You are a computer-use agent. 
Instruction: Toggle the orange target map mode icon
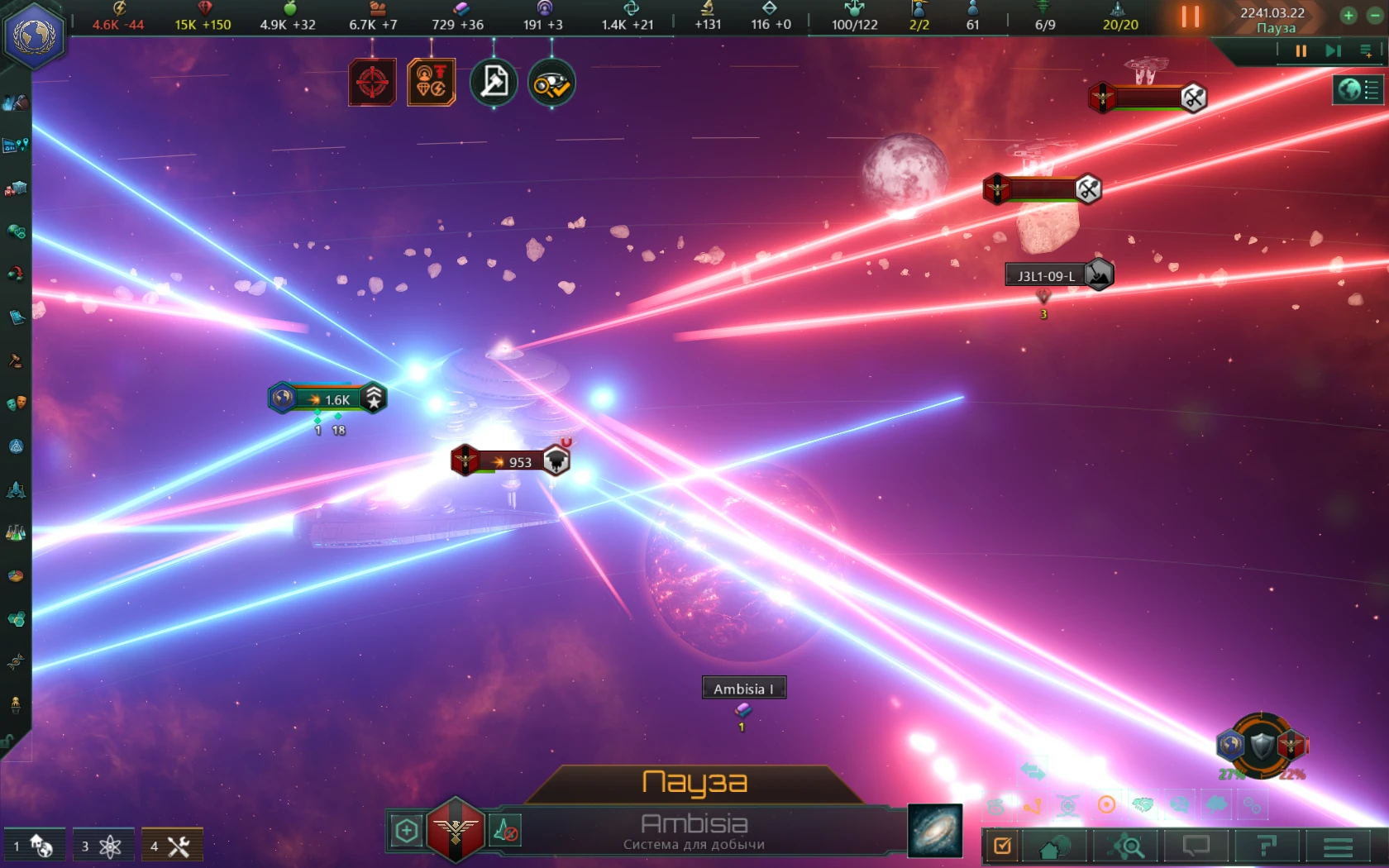pyautogui.click(x=372, y=82)
